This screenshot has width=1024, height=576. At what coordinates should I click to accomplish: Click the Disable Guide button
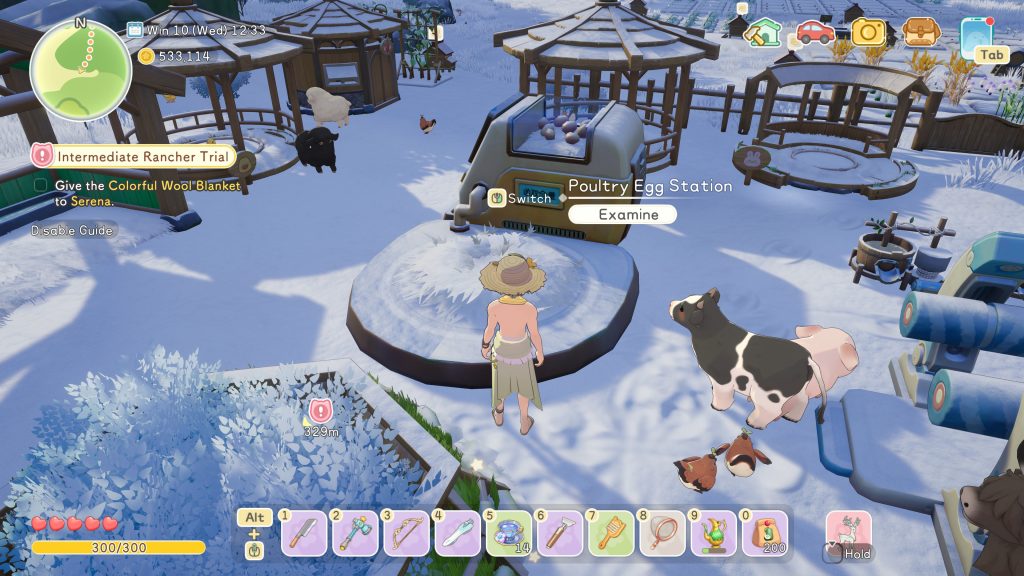tap(72, 230)
